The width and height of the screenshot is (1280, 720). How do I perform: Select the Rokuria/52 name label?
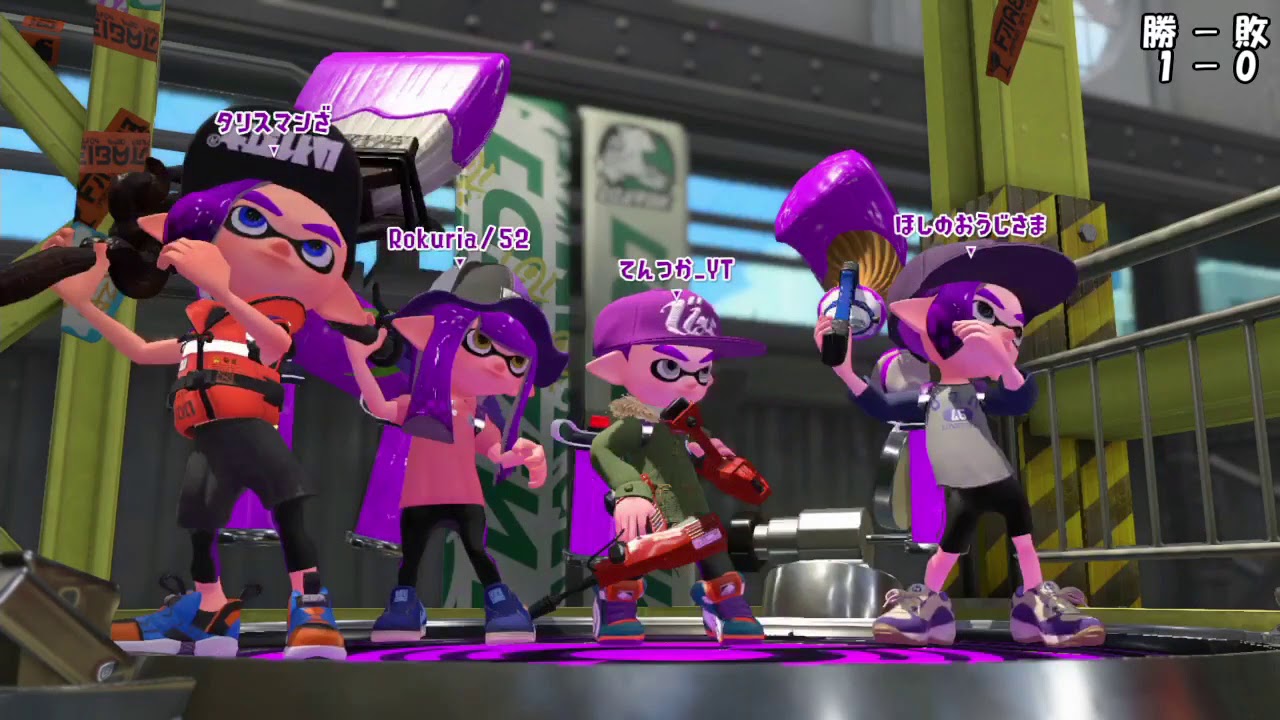(459, 240)
